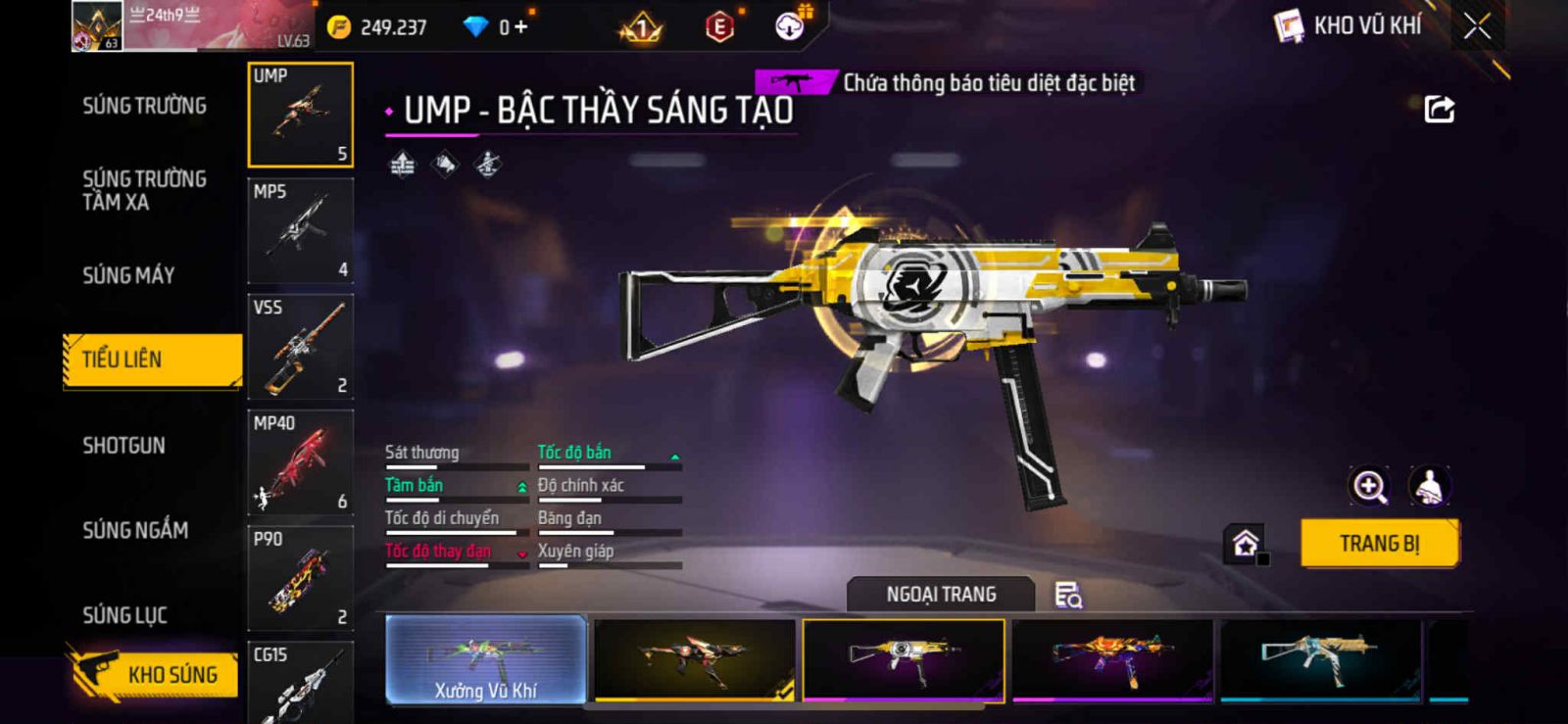1568x724 pixels.
Task: Open the Ngoại Trang skins tab
Action: tap(941, 595)
